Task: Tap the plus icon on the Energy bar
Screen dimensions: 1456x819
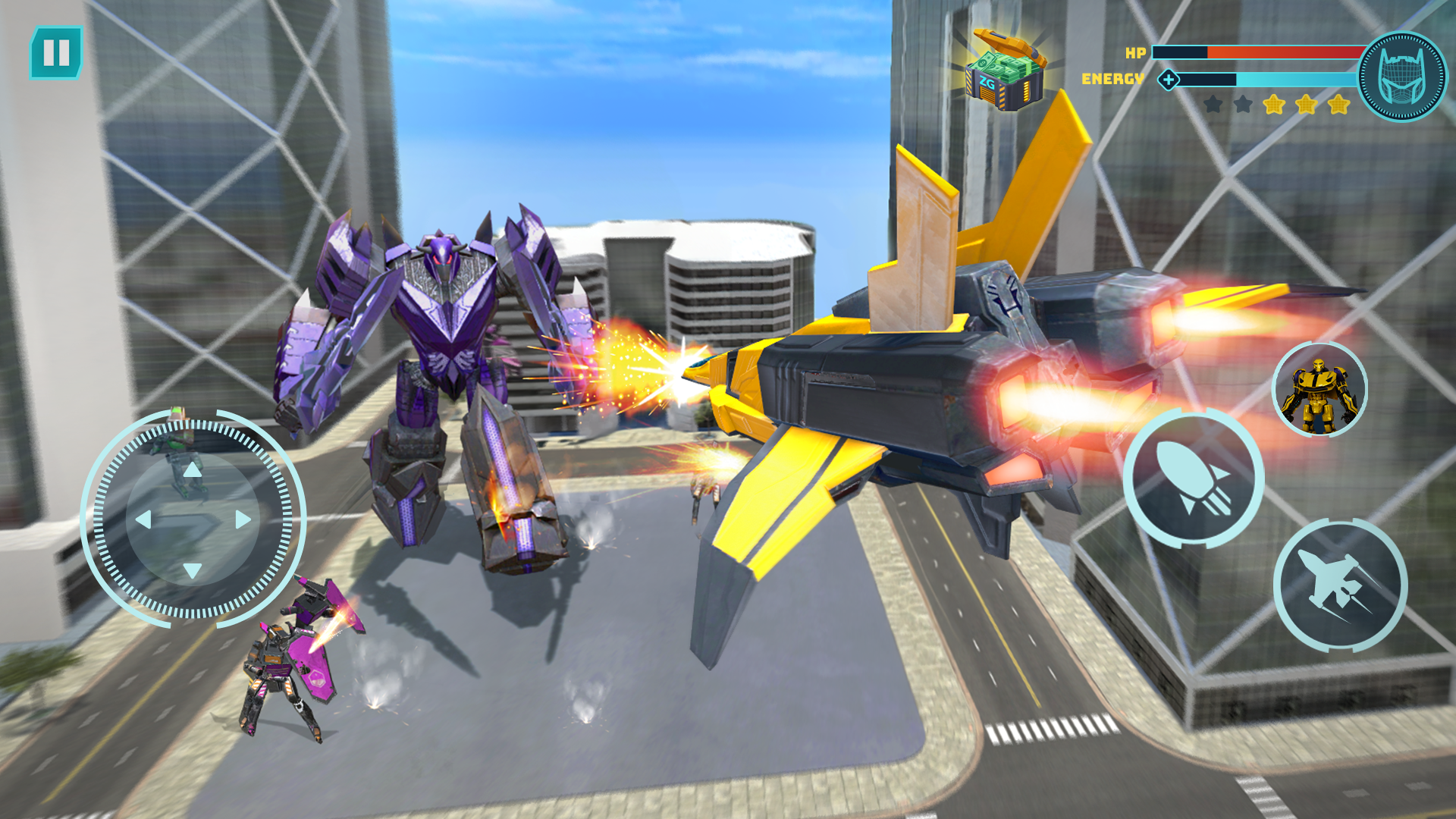Action: [1169, 78]
